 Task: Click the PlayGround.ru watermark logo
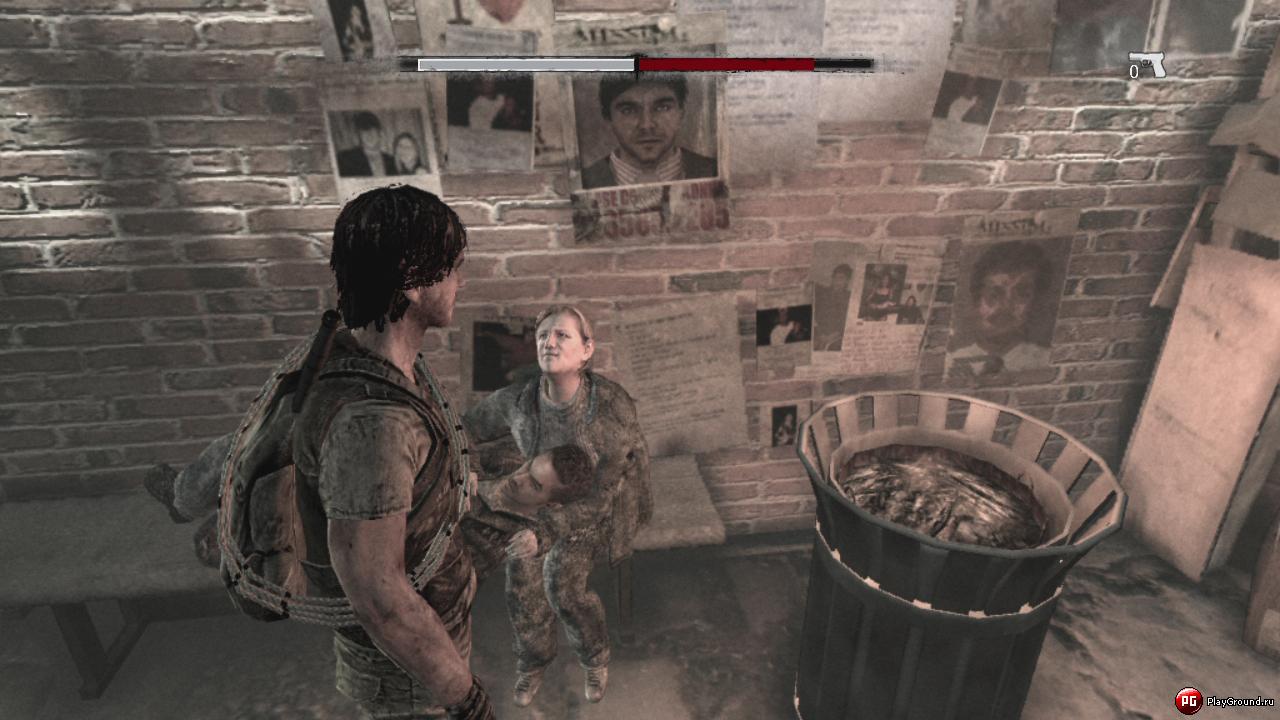(1188, 700)
